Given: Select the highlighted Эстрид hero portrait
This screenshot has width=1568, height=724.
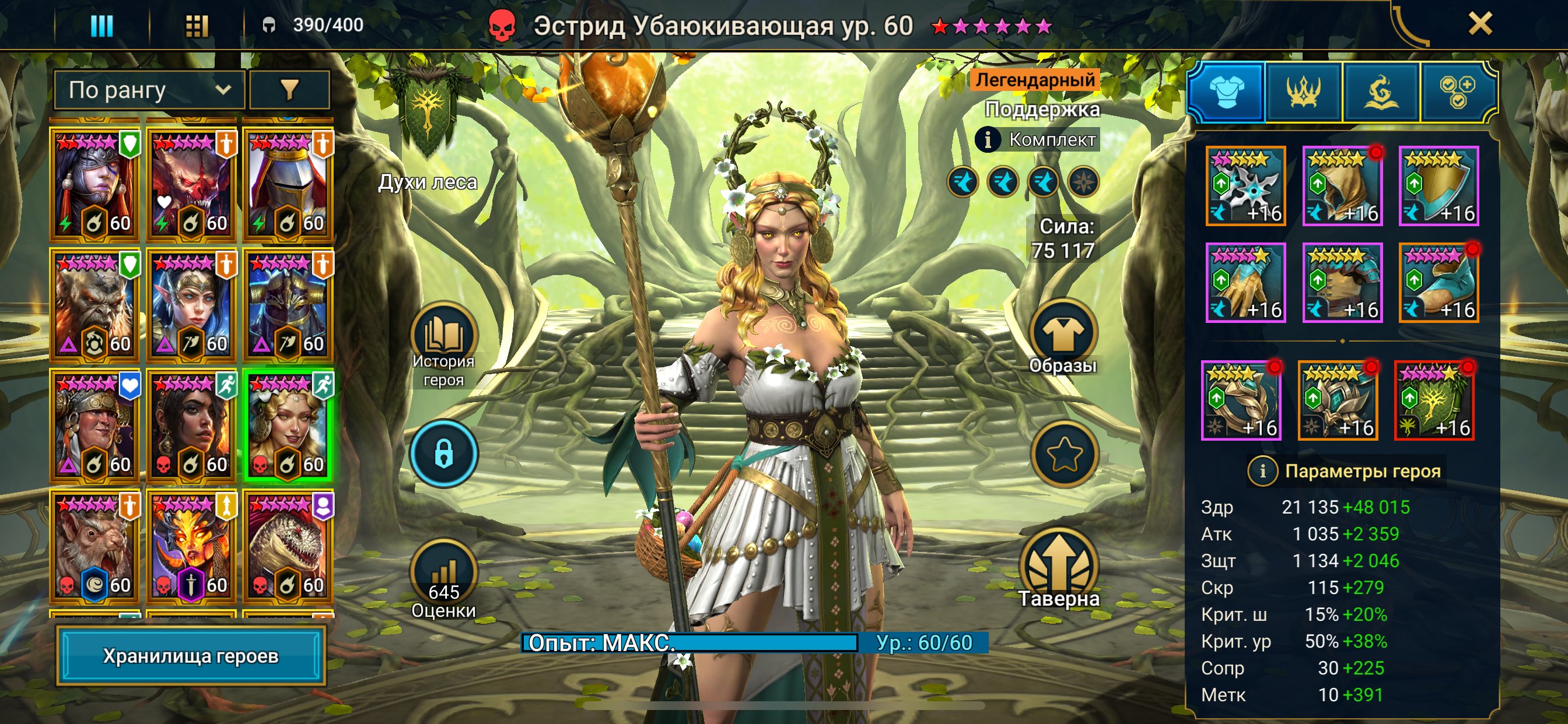Looking at the screenshot, I should point(288,425).
